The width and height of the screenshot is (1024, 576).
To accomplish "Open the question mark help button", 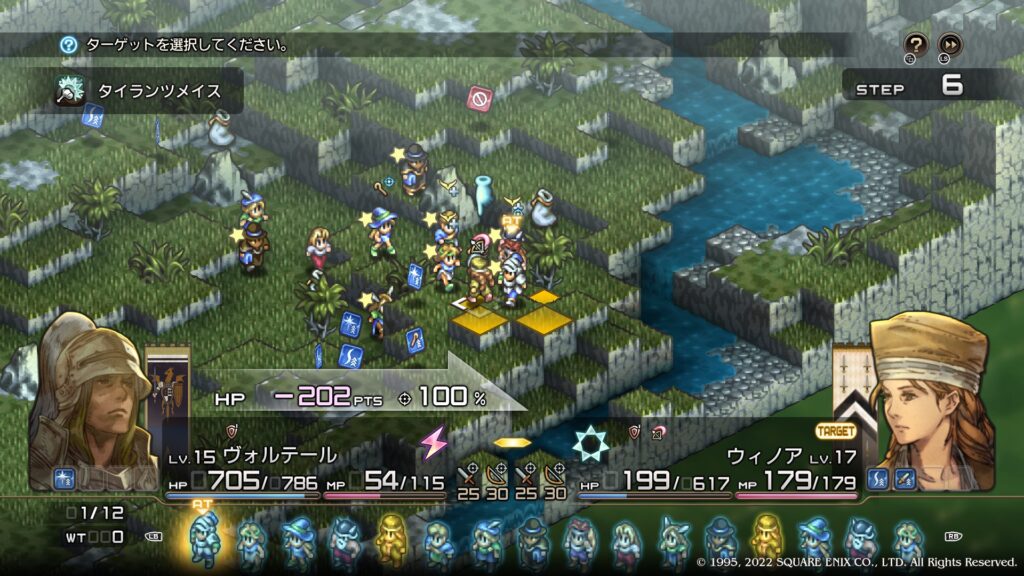I will 915,43.
